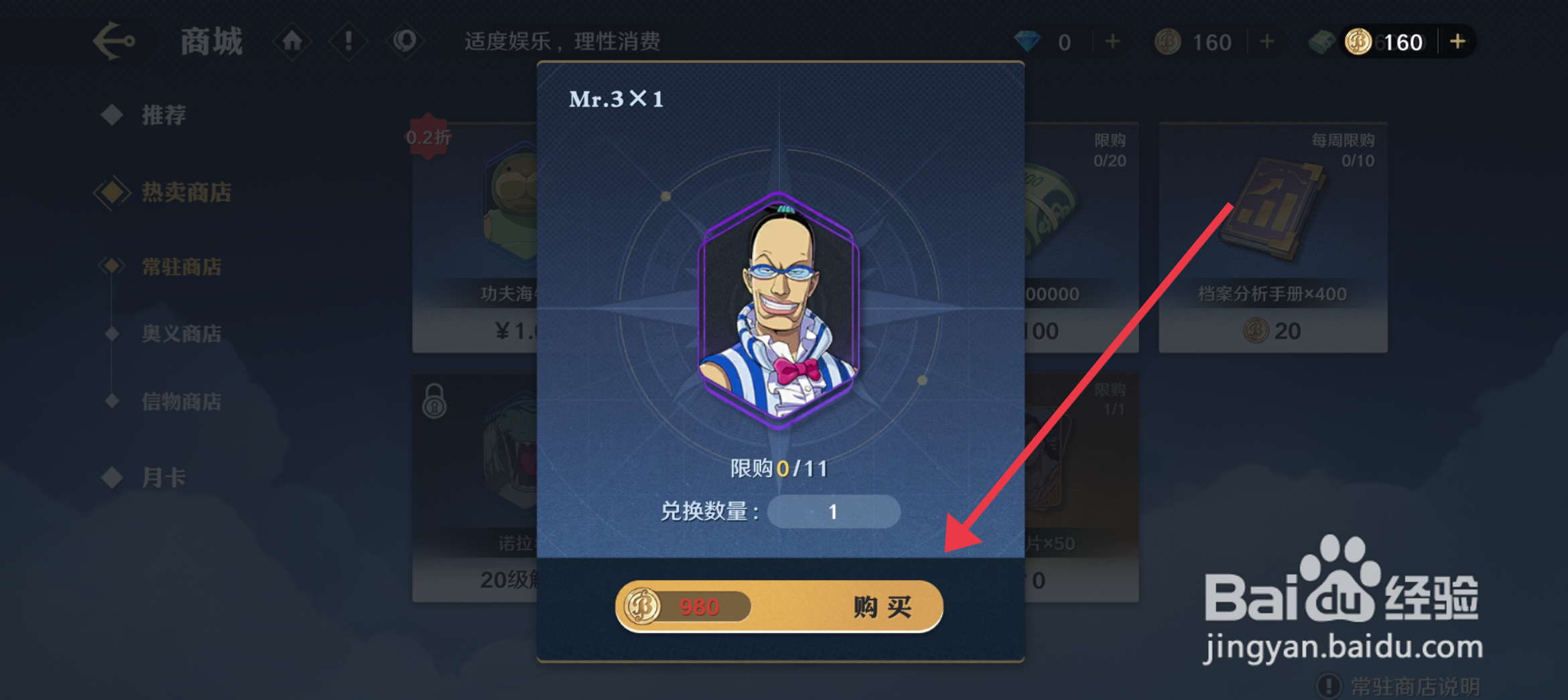Click the announcement horn icon near the top
The height and width of the screenshot is (700, 1568).
(x=406, y=41)
